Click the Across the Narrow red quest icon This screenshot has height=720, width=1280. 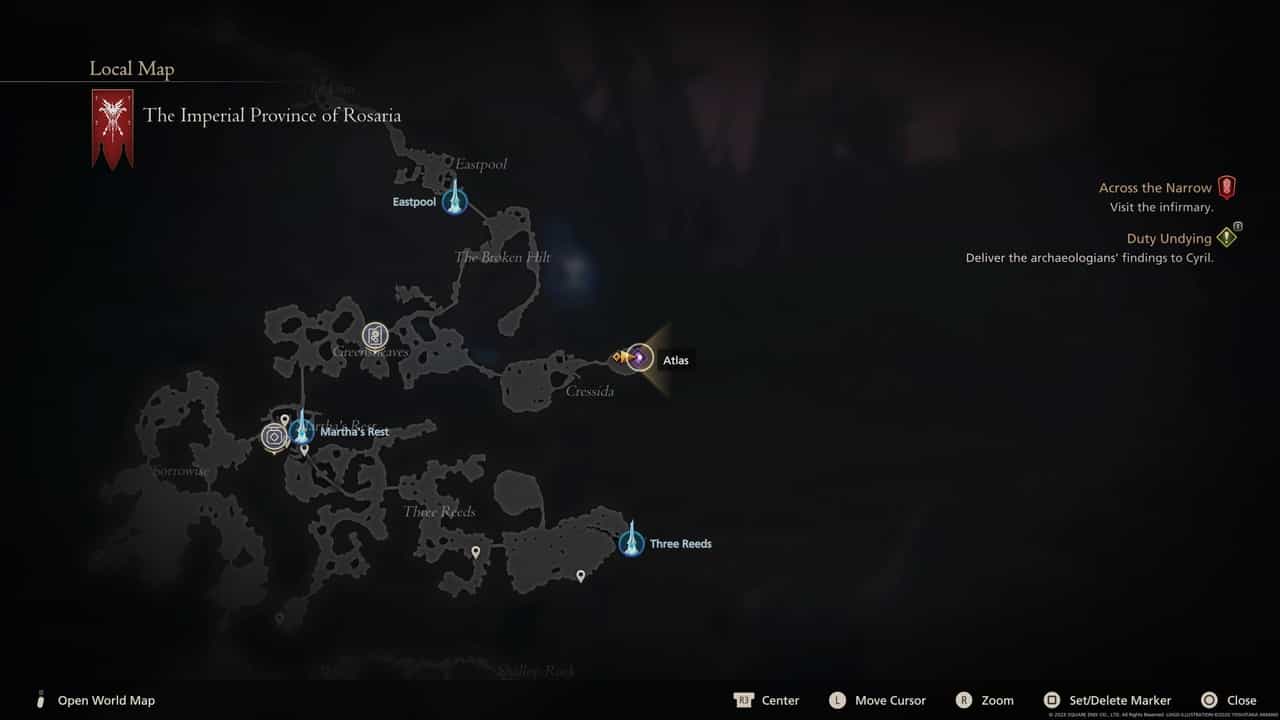pos(1228,187)
